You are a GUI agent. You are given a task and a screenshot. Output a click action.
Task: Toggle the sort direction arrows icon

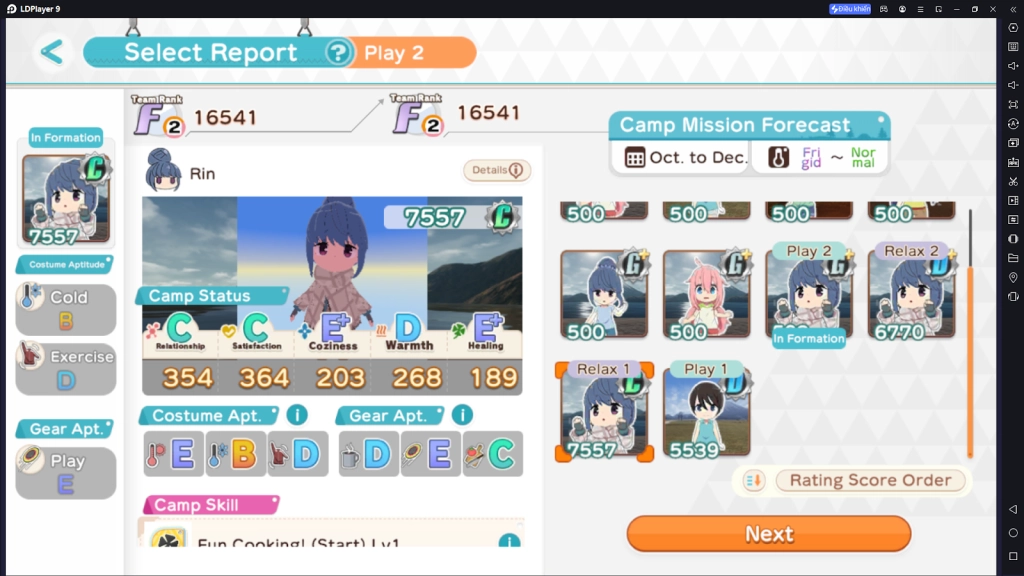click(x=754, y=481)
